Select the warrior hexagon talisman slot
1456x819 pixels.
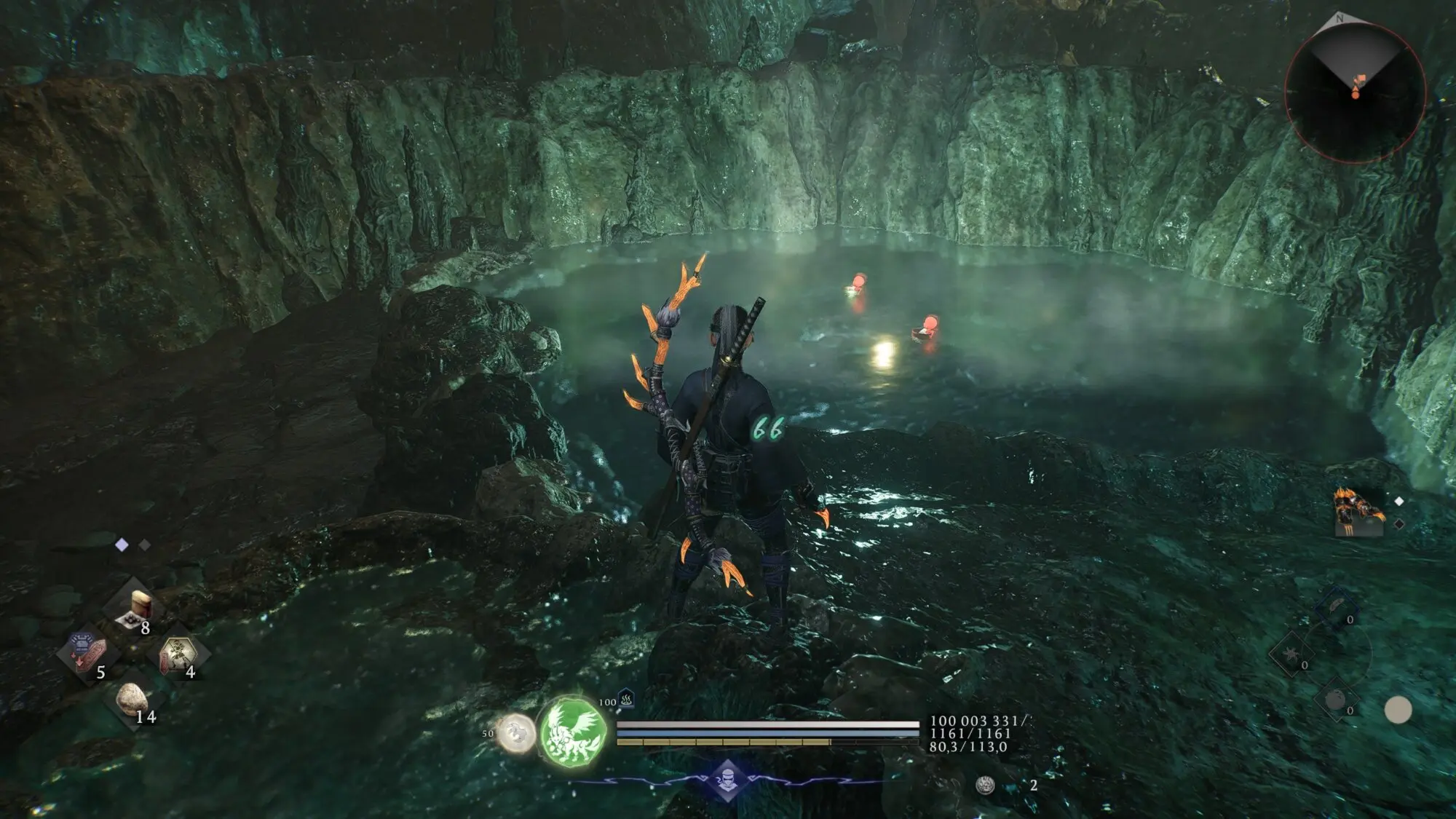(x=177, y=652)
